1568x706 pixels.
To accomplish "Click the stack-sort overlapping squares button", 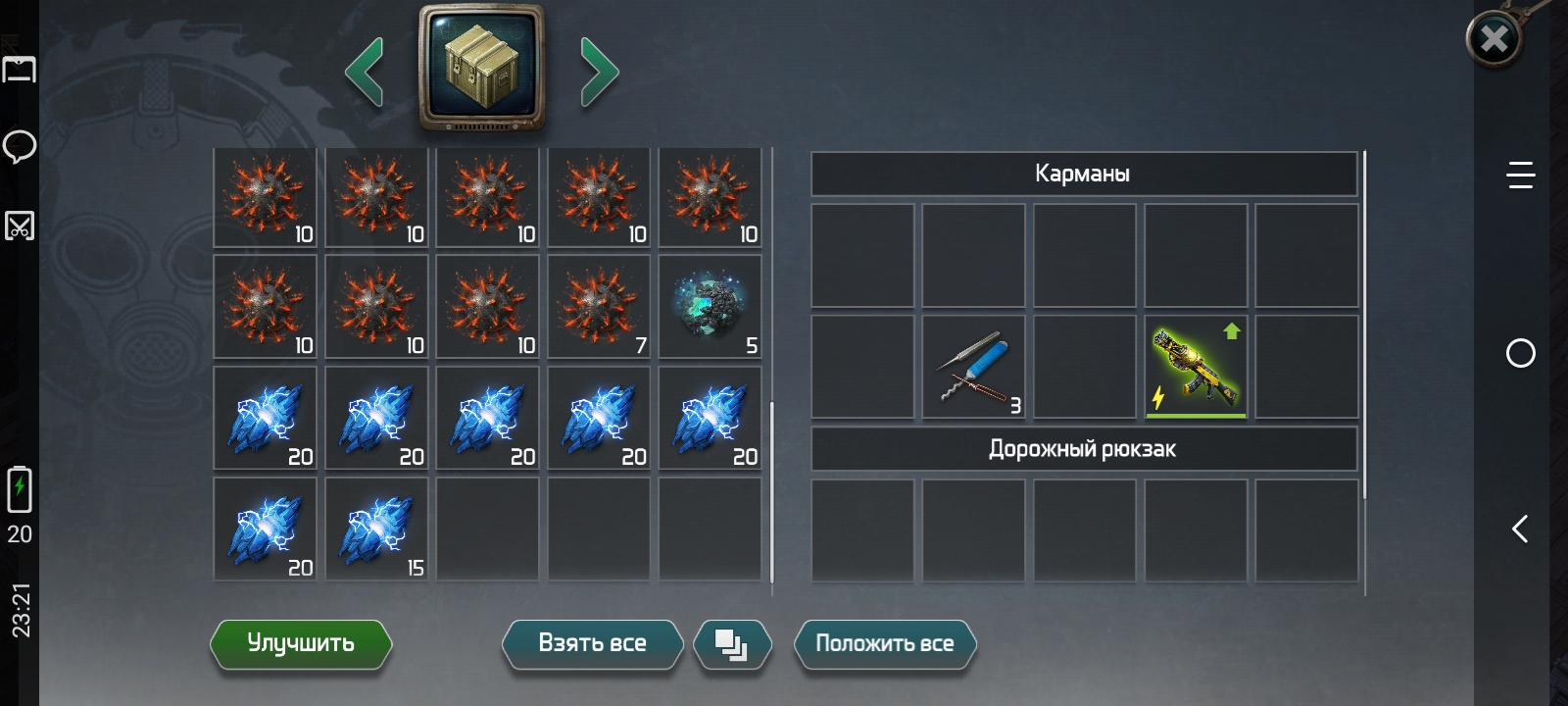I will pos(731,644).
